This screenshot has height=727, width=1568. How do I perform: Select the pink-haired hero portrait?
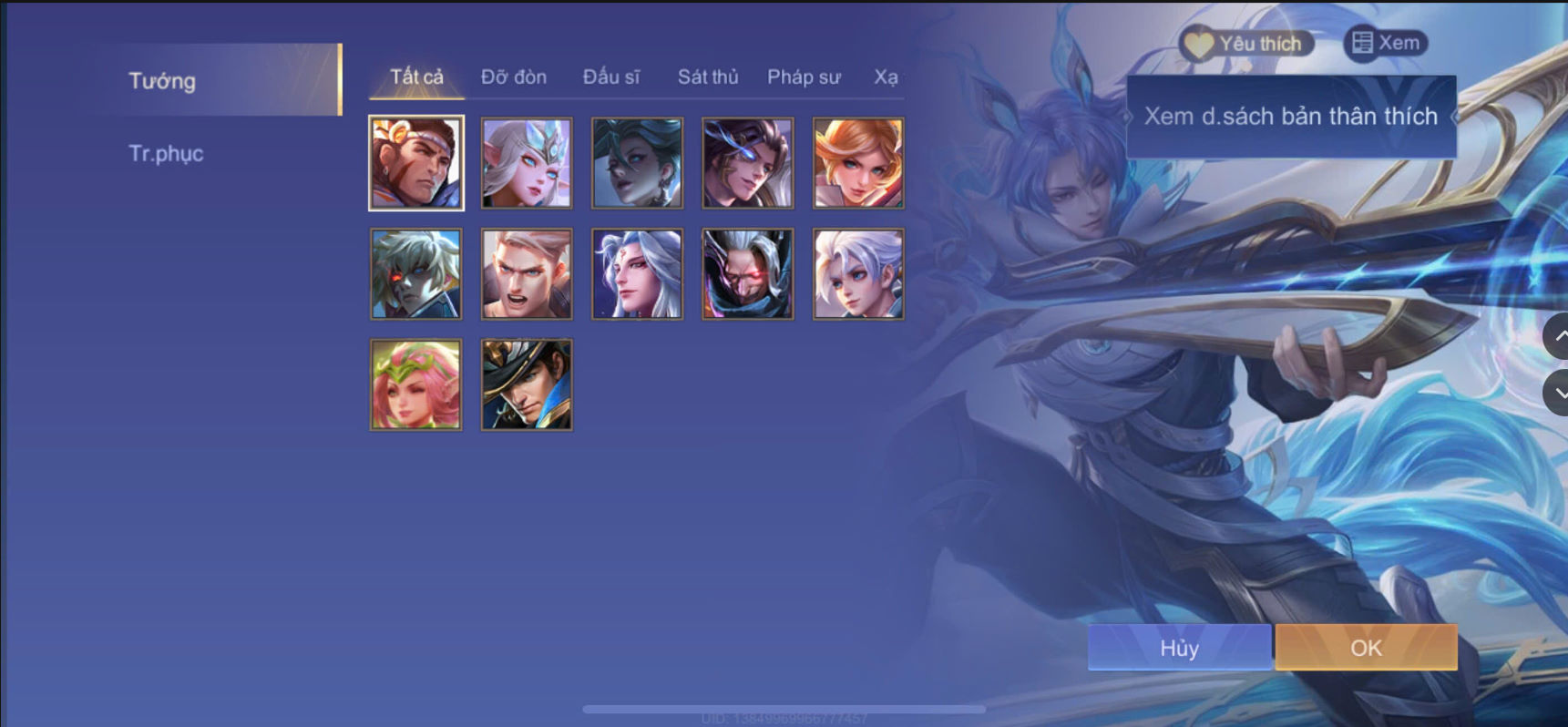tap(415, 385)
